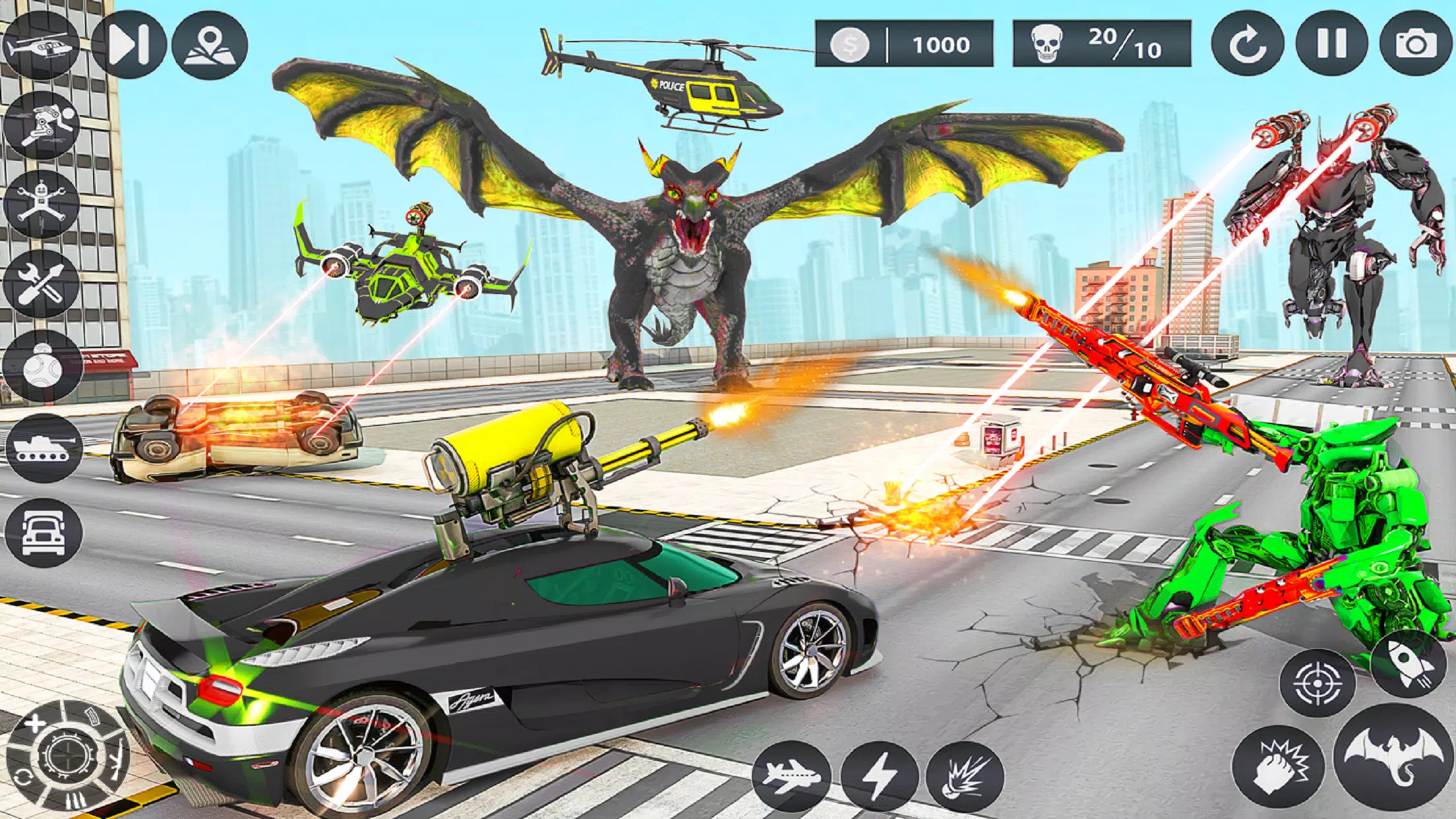Image resolution: width=1456 pixels, height=819 pixels.
Task: Switch to the tank vehicle mode
Action: click(x=43, y=448)
